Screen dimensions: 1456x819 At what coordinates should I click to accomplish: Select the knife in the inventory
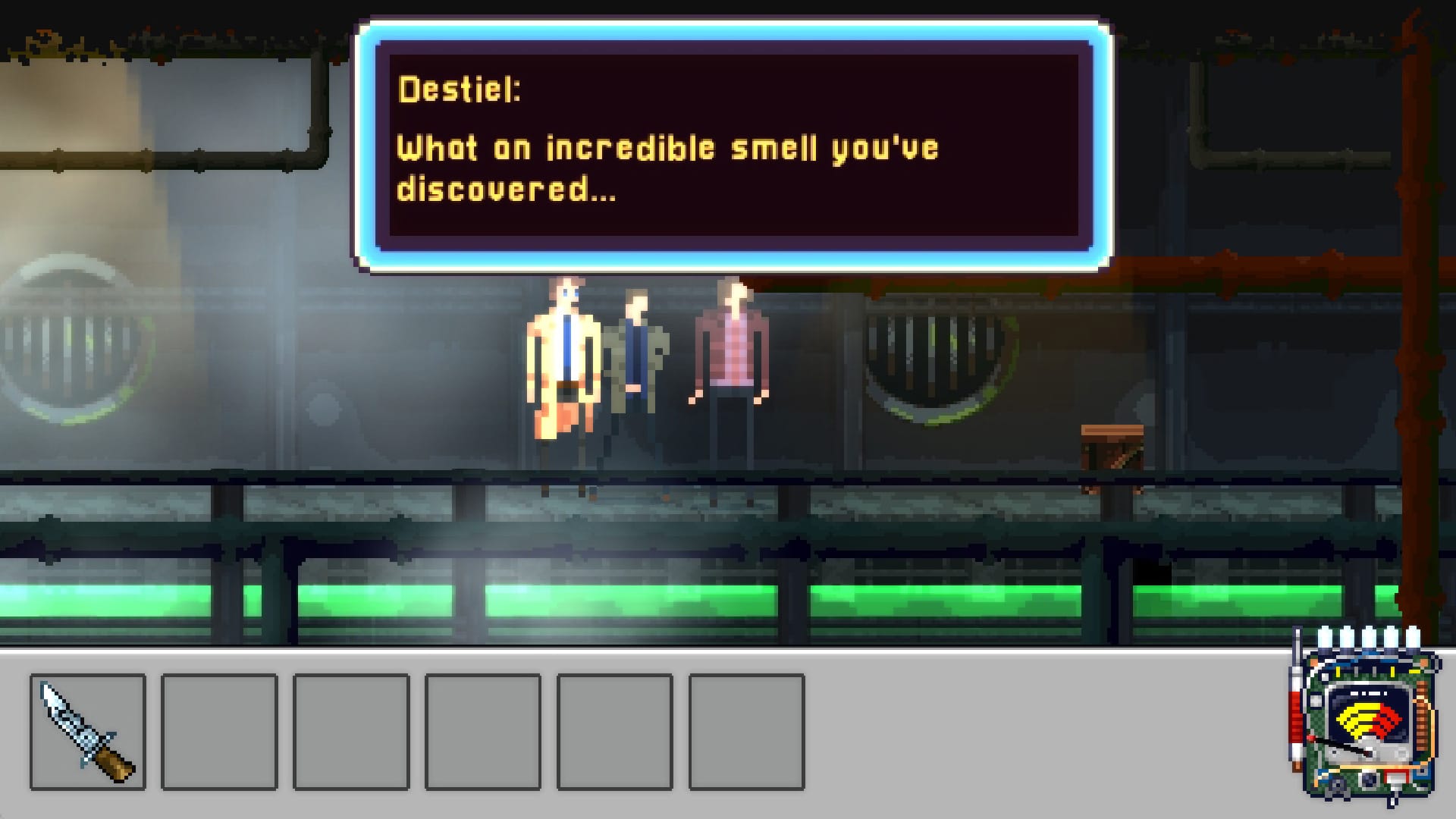pos(87,732)
